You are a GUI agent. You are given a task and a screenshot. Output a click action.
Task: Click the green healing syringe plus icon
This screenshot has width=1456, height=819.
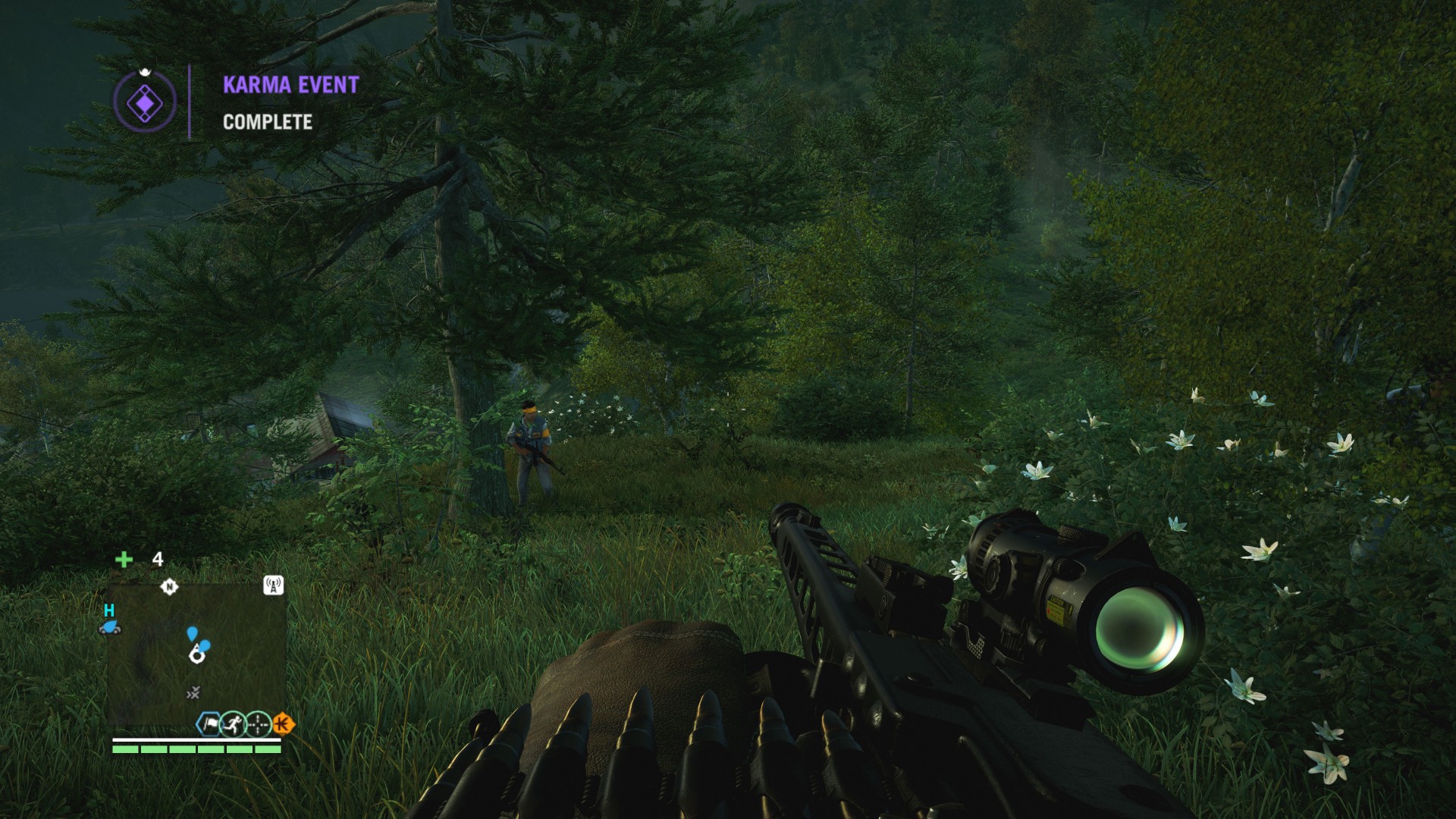click(124, 560)
